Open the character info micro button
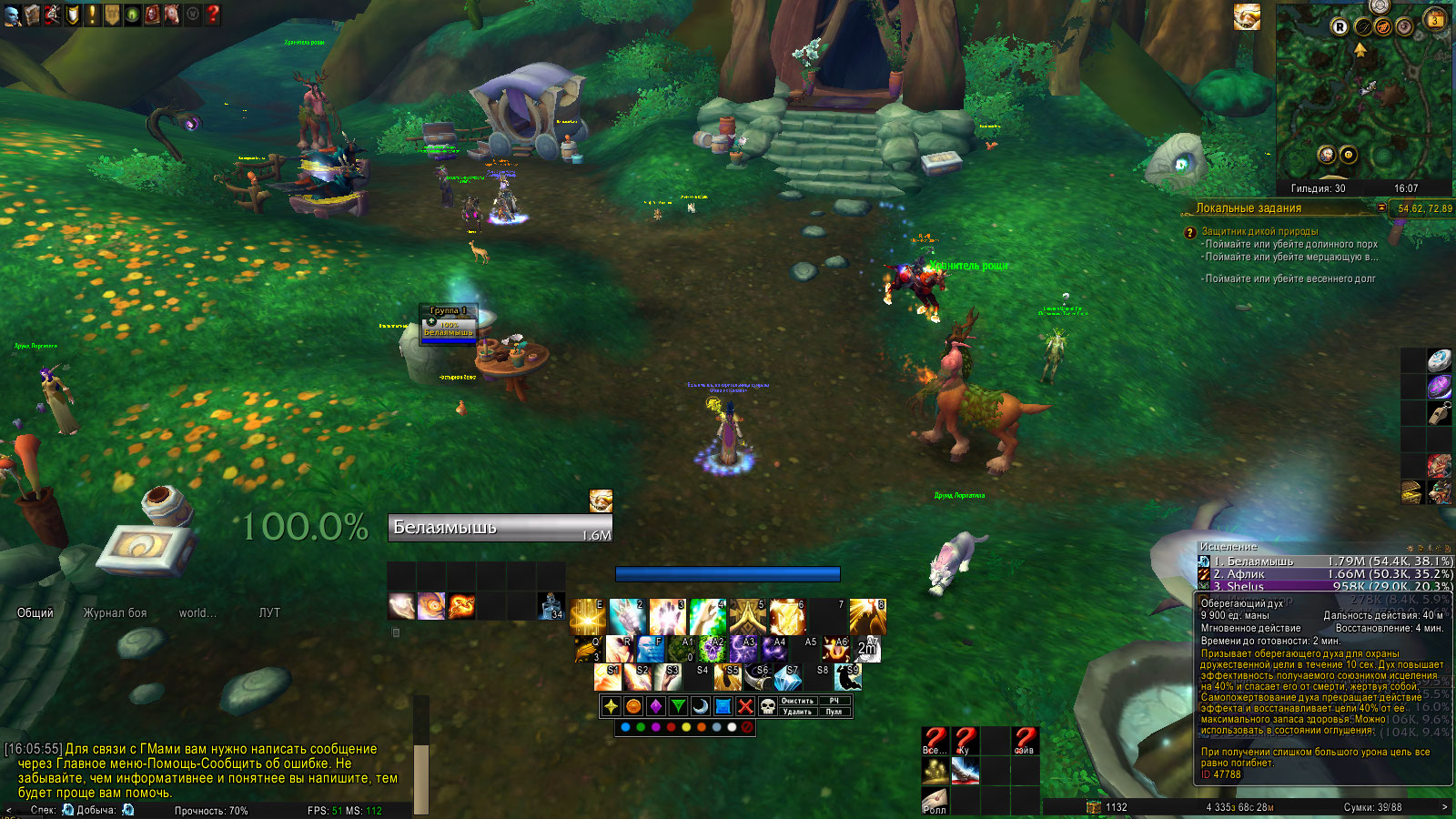The height and width of the screenshot is (819, 1456). point(12,14)
